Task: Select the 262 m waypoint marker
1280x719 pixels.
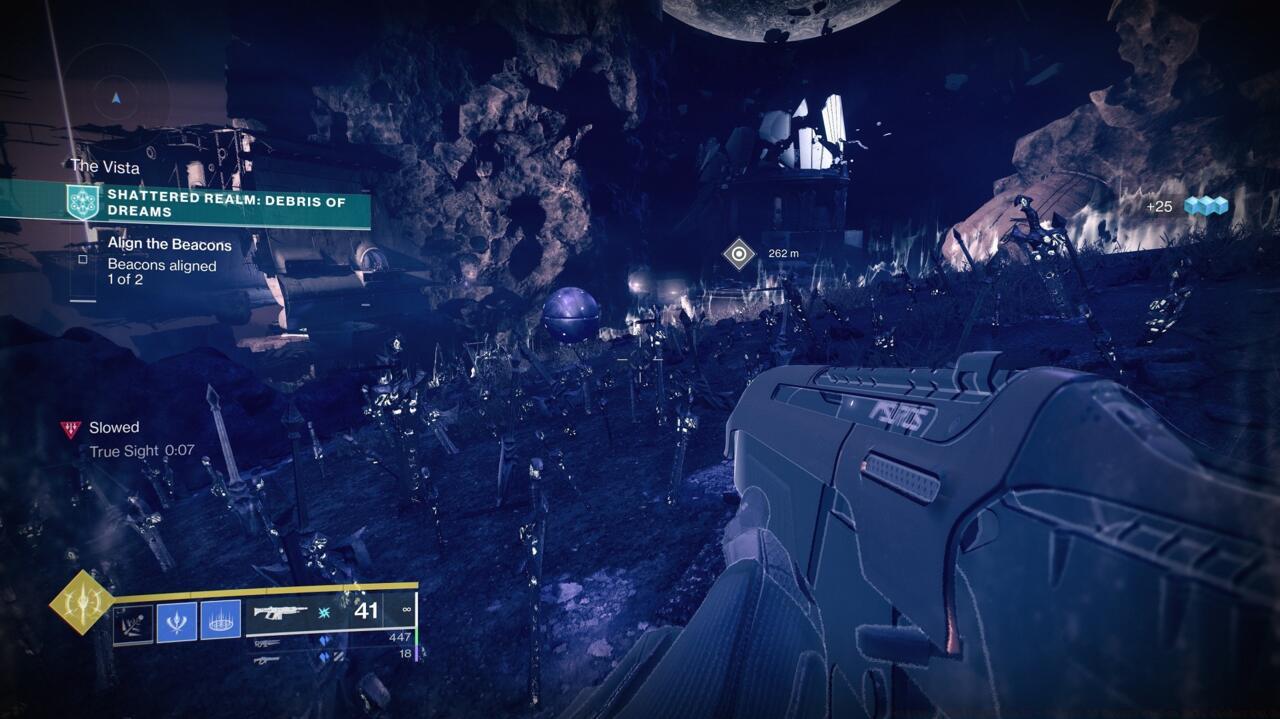Action: 739,253
